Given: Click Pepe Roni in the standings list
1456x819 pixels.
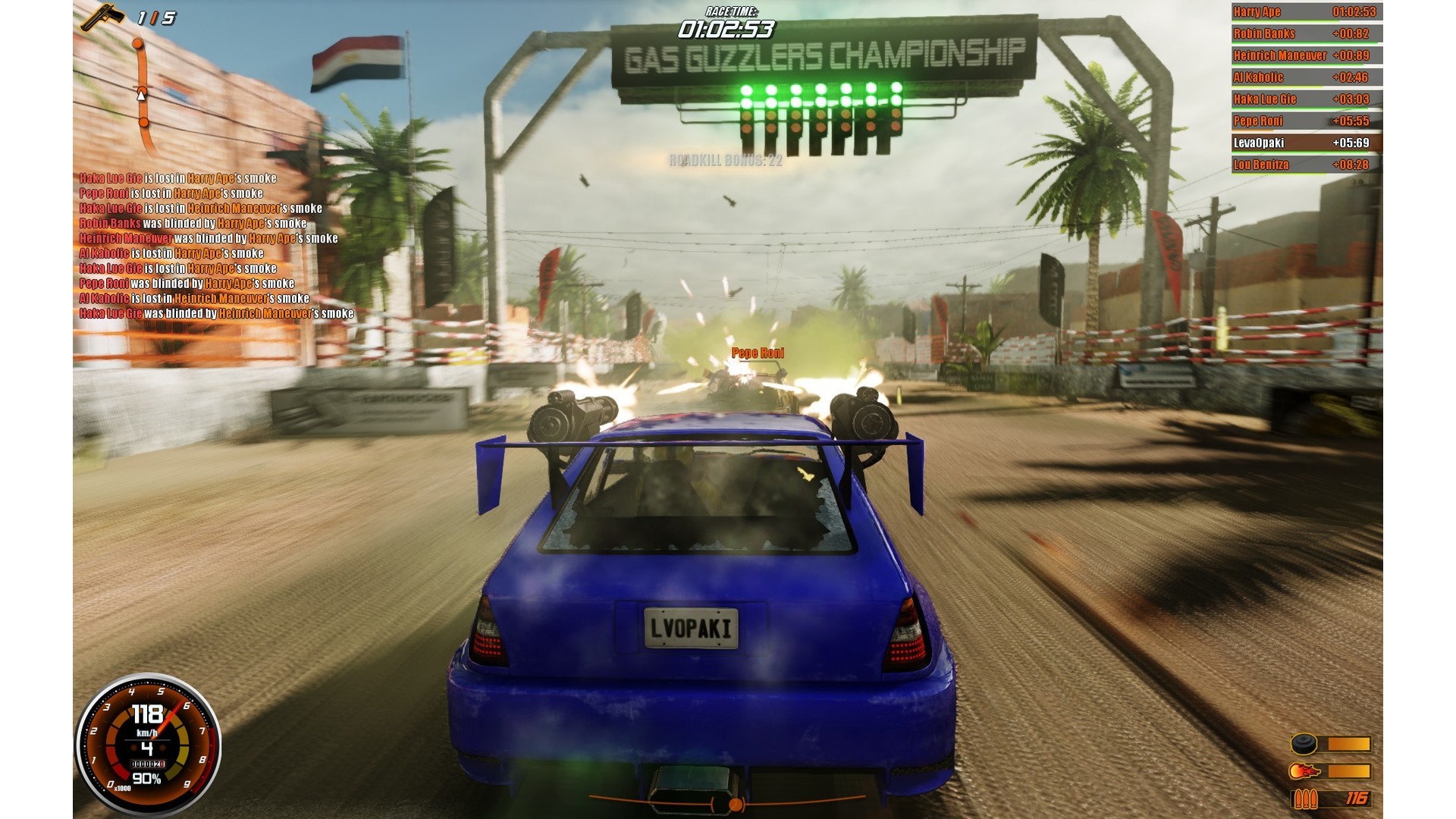Looking at the screenshot, I should tap(1305, 121).
